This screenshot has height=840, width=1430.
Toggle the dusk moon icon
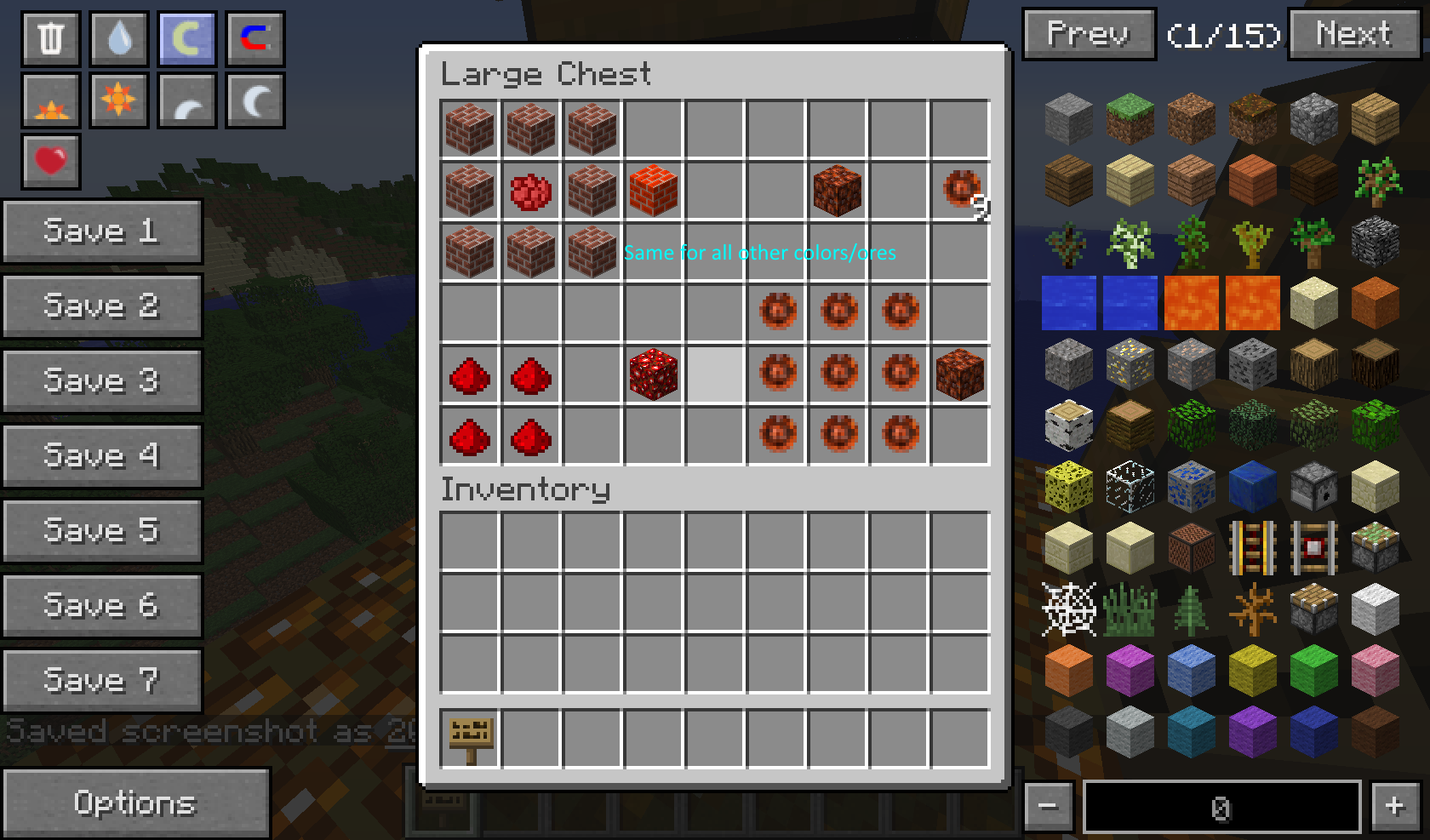click(186, 100)
